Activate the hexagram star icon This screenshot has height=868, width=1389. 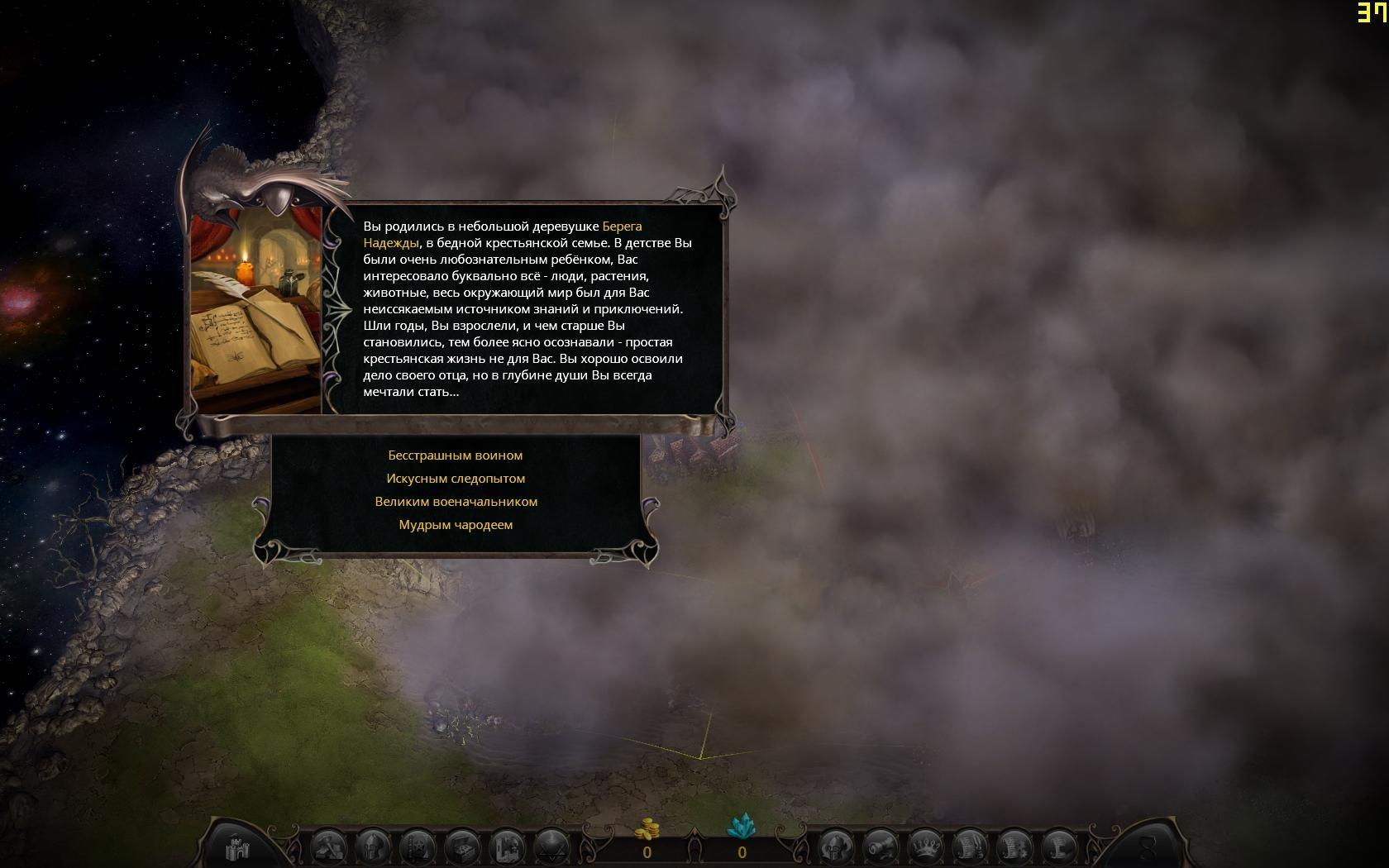click(x=551, y=847)
